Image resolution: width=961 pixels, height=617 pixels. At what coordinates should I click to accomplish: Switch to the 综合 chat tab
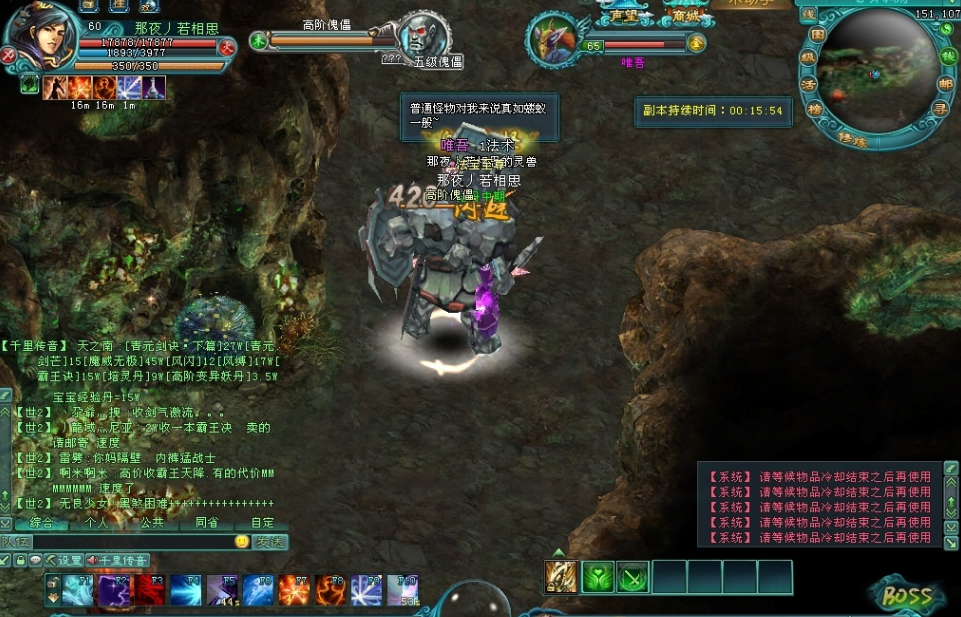[41, 522]
